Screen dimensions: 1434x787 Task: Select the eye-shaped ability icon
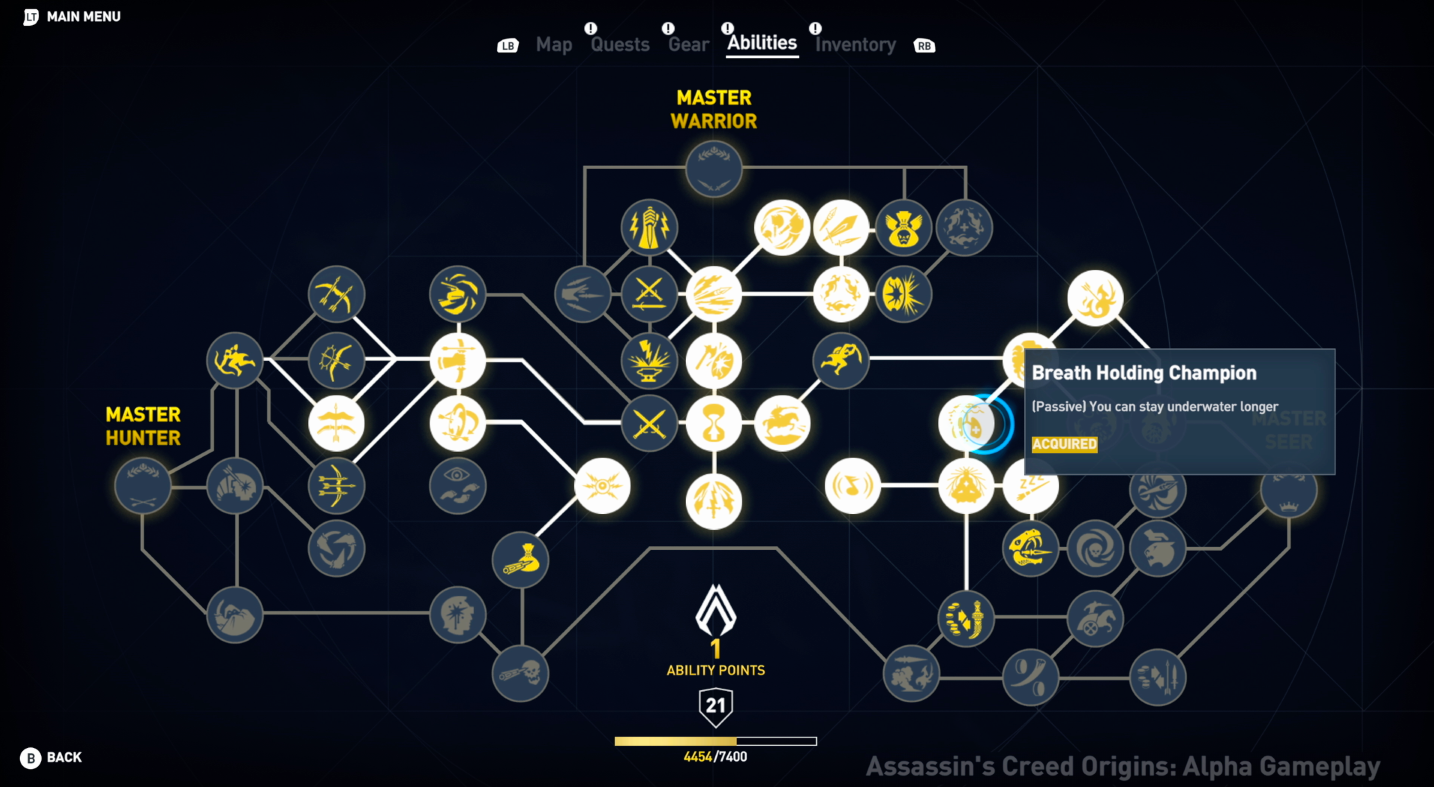[458, 487]
